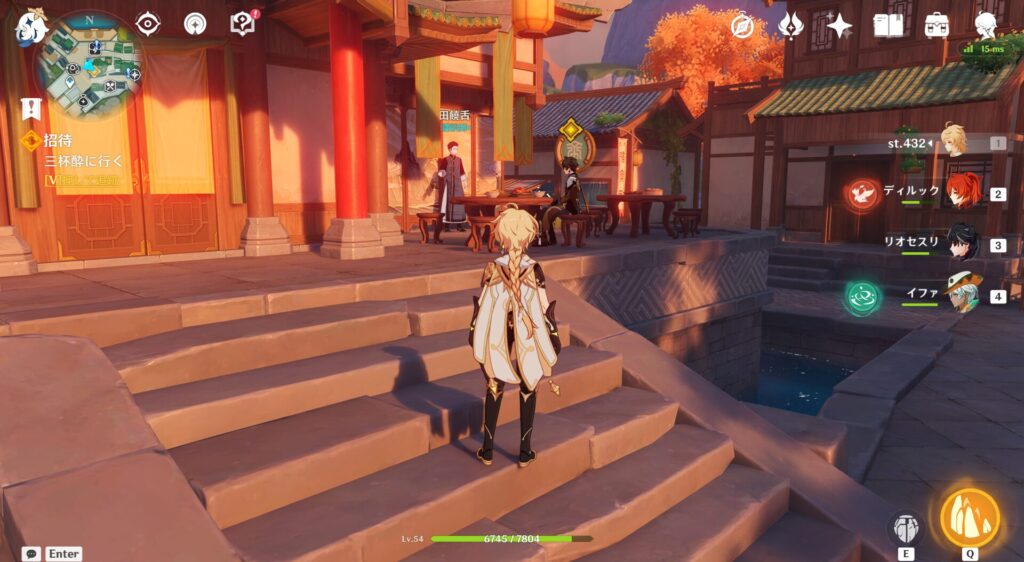The height and width of the screenshot is (562, 1024).
Task: Open the chat speech-bubble icon
Action: 31,553
